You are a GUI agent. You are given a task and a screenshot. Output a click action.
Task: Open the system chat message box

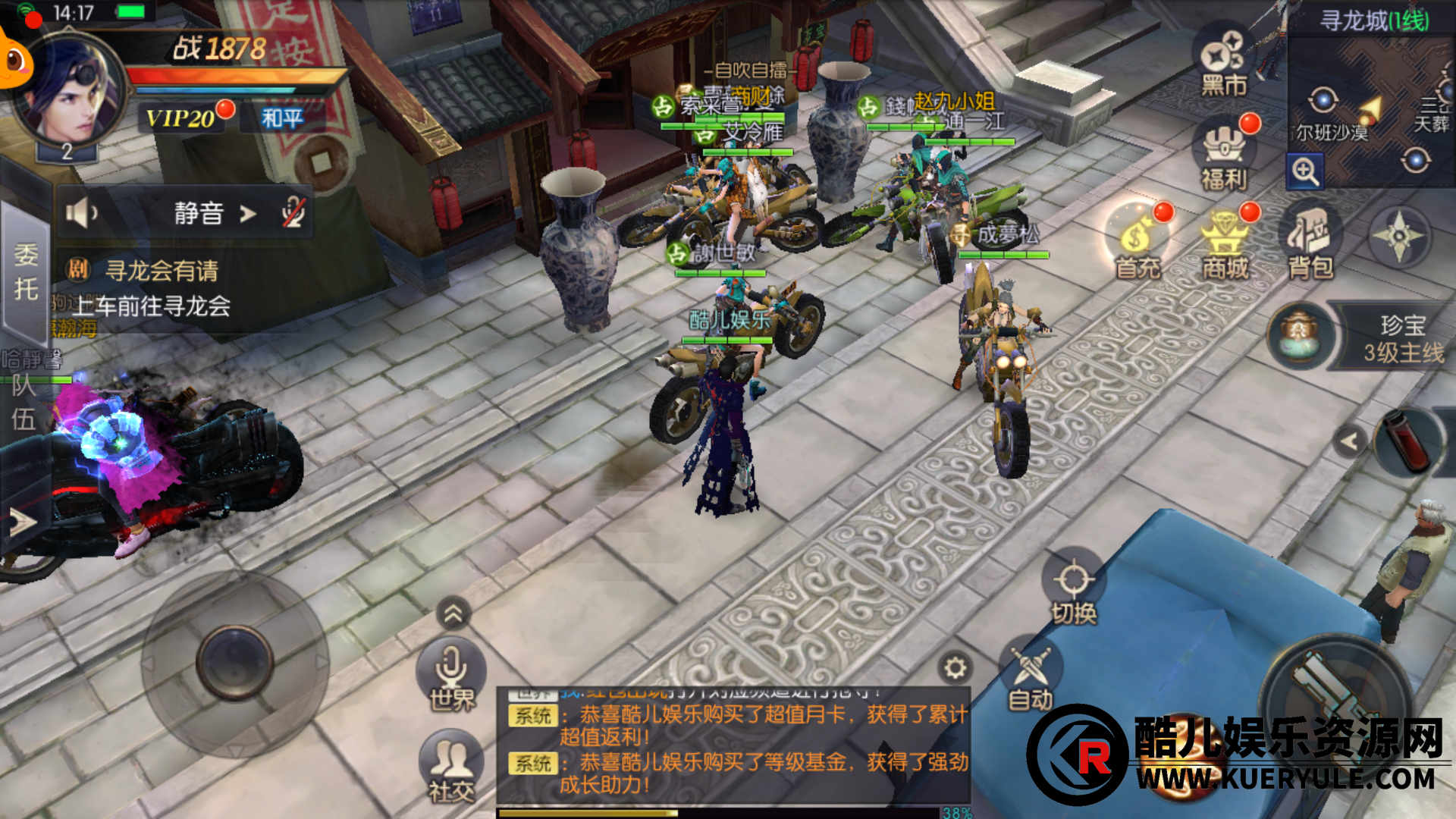pyautogui.click(x=732, y=747)
